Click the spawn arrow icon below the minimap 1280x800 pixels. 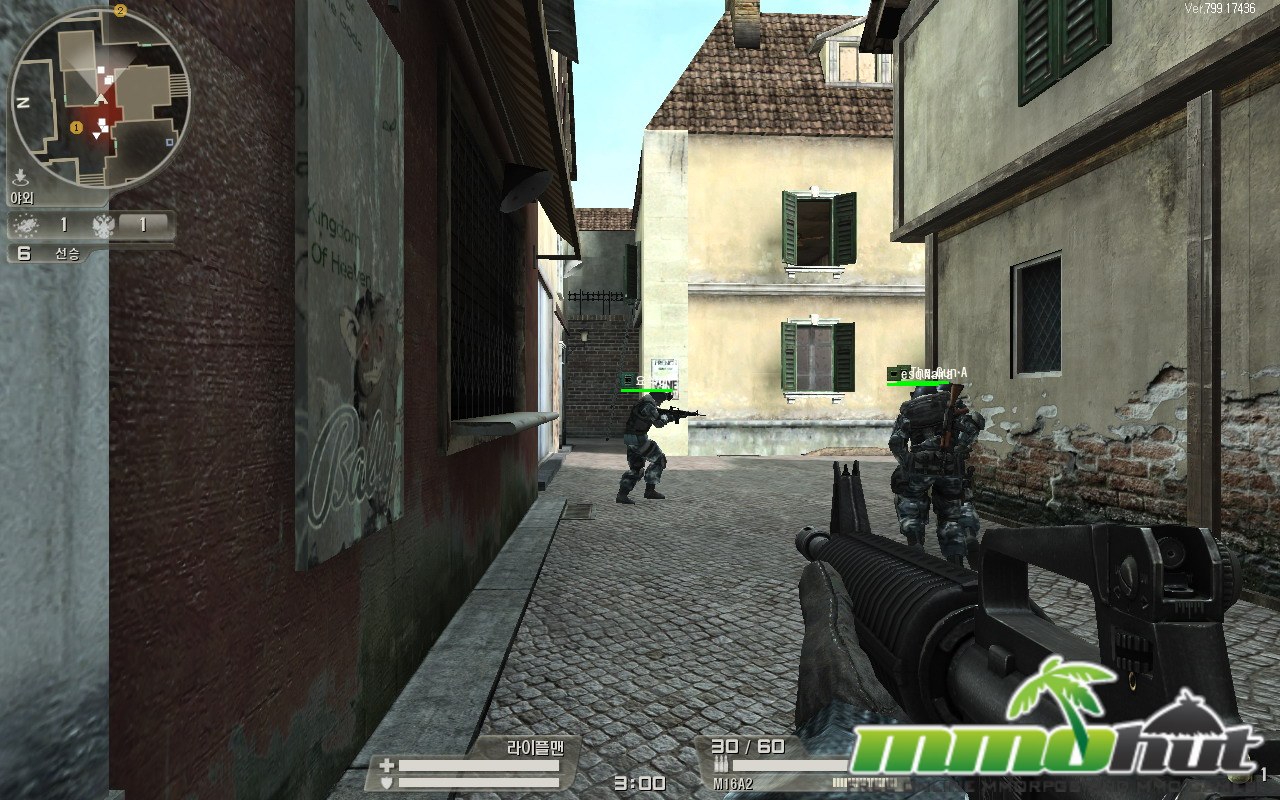[20, 177]
